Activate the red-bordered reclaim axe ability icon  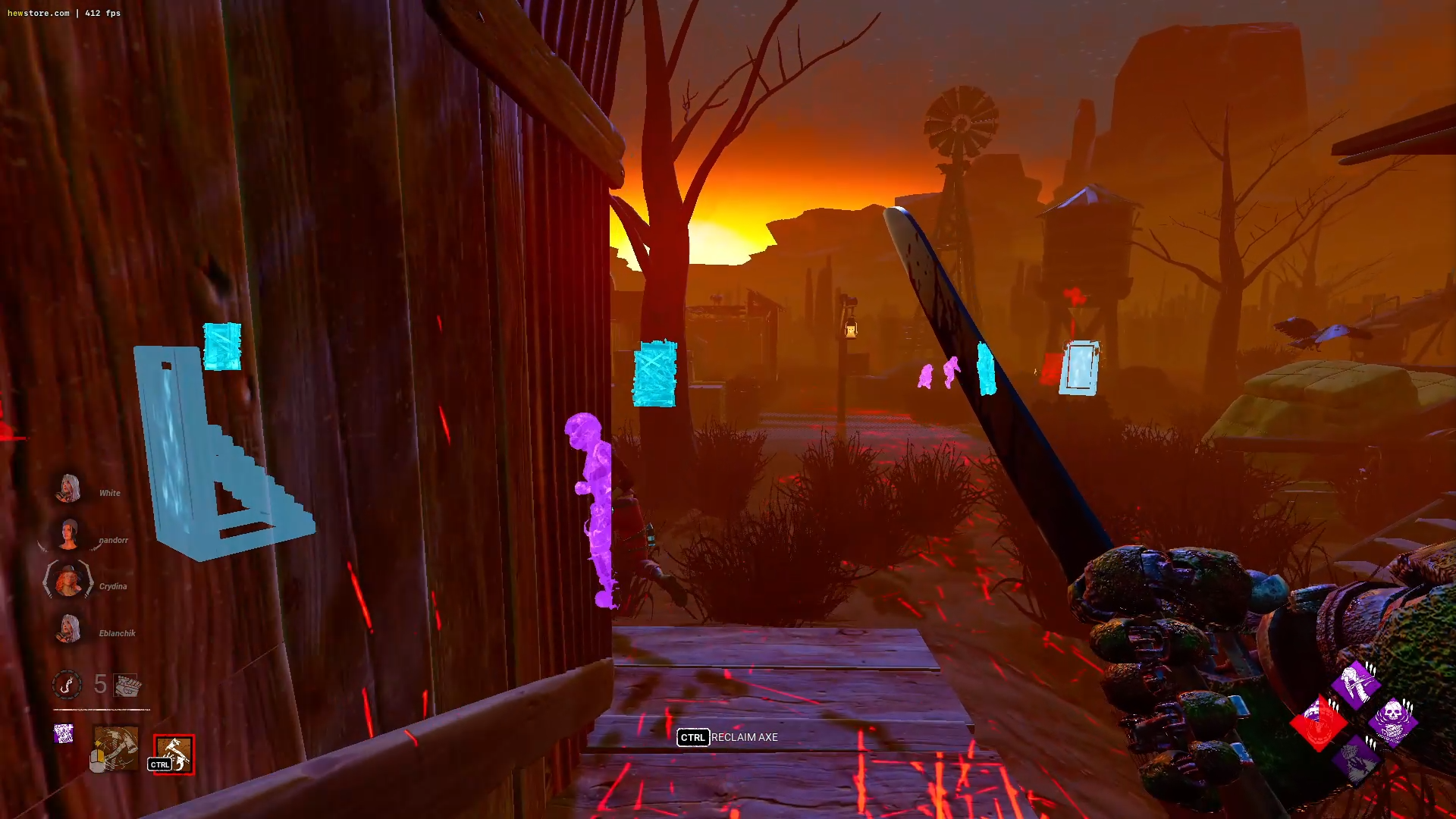tap(174, 755)
